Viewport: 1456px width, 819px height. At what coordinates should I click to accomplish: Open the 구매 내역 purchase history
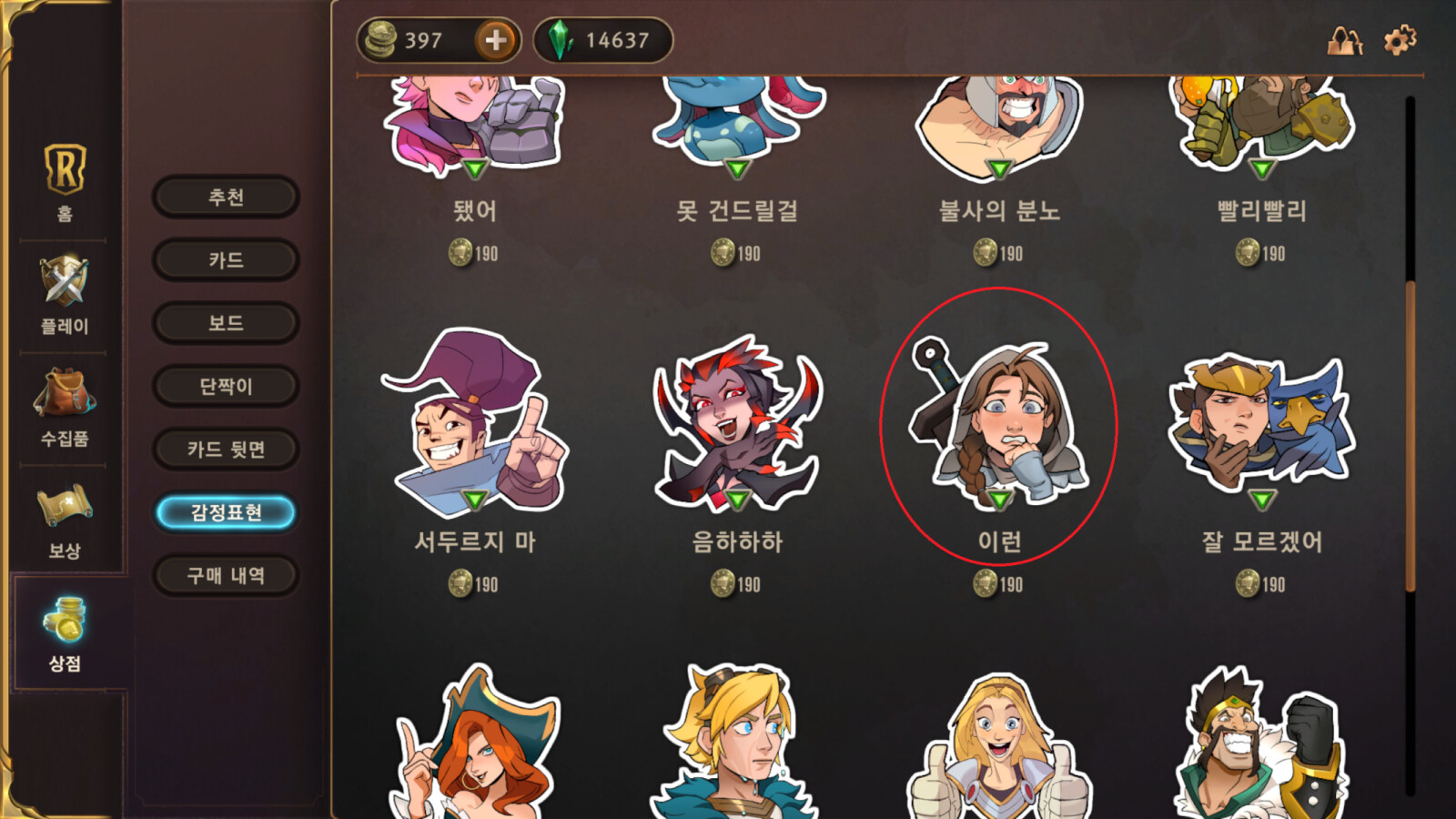226,575
